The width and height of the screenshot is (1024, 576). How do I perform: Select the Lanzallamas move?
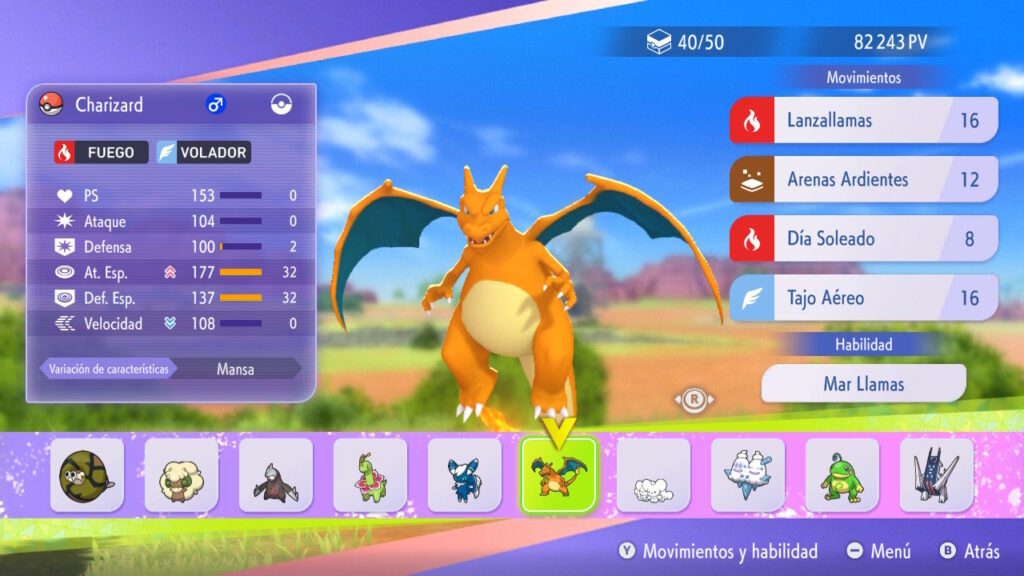coord(863,121)
